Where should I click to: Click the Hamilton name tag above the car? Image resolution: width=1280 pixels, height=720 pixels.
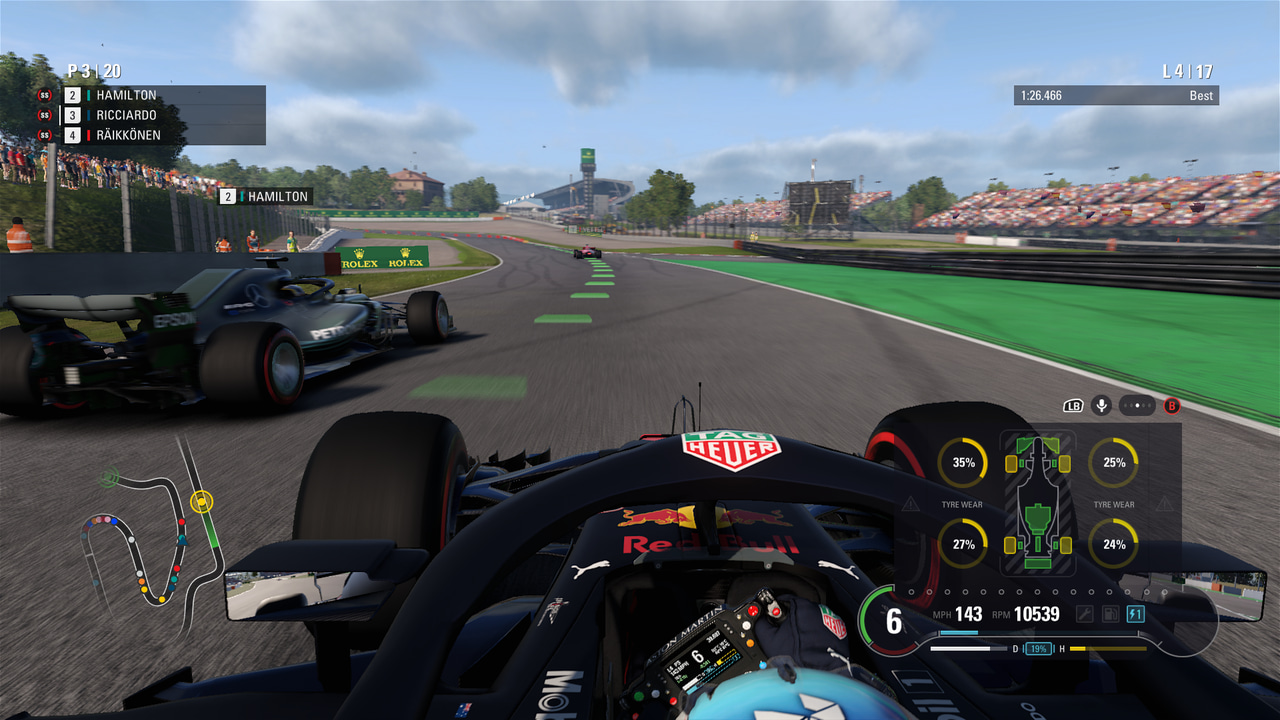(266, 197)
